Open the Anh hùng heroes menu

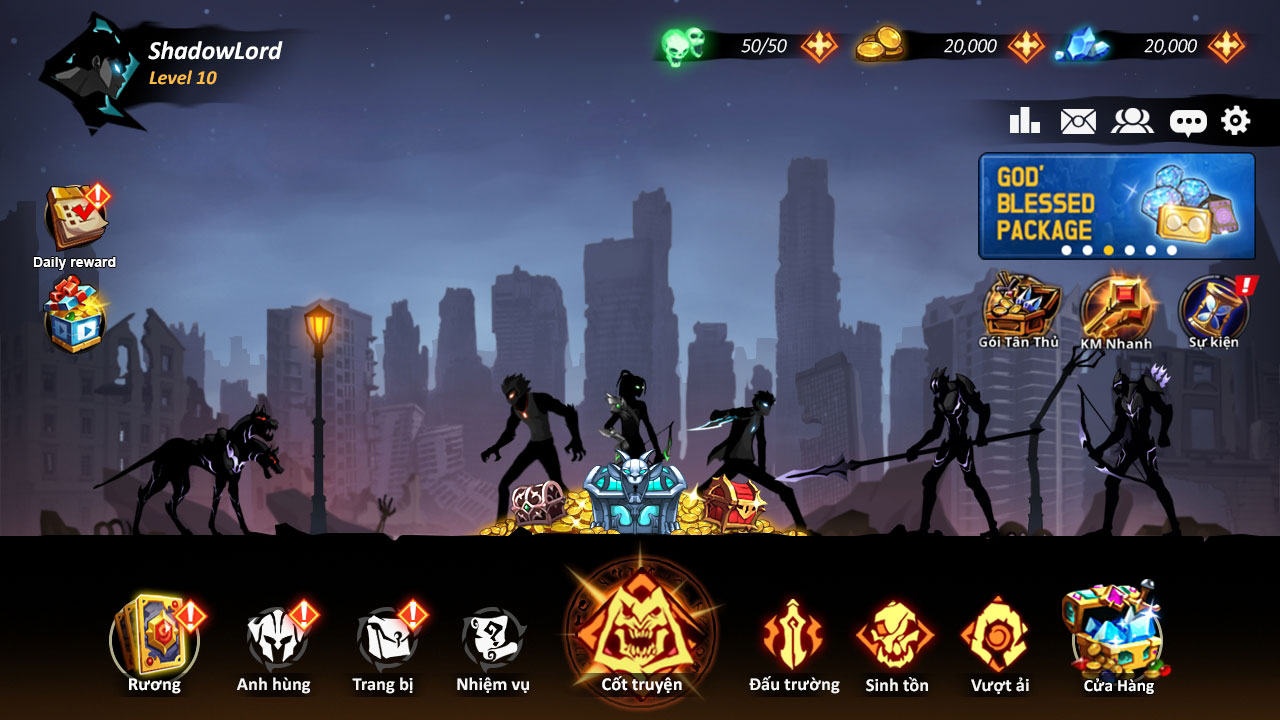pyautogui.click(x=274, y=640)
